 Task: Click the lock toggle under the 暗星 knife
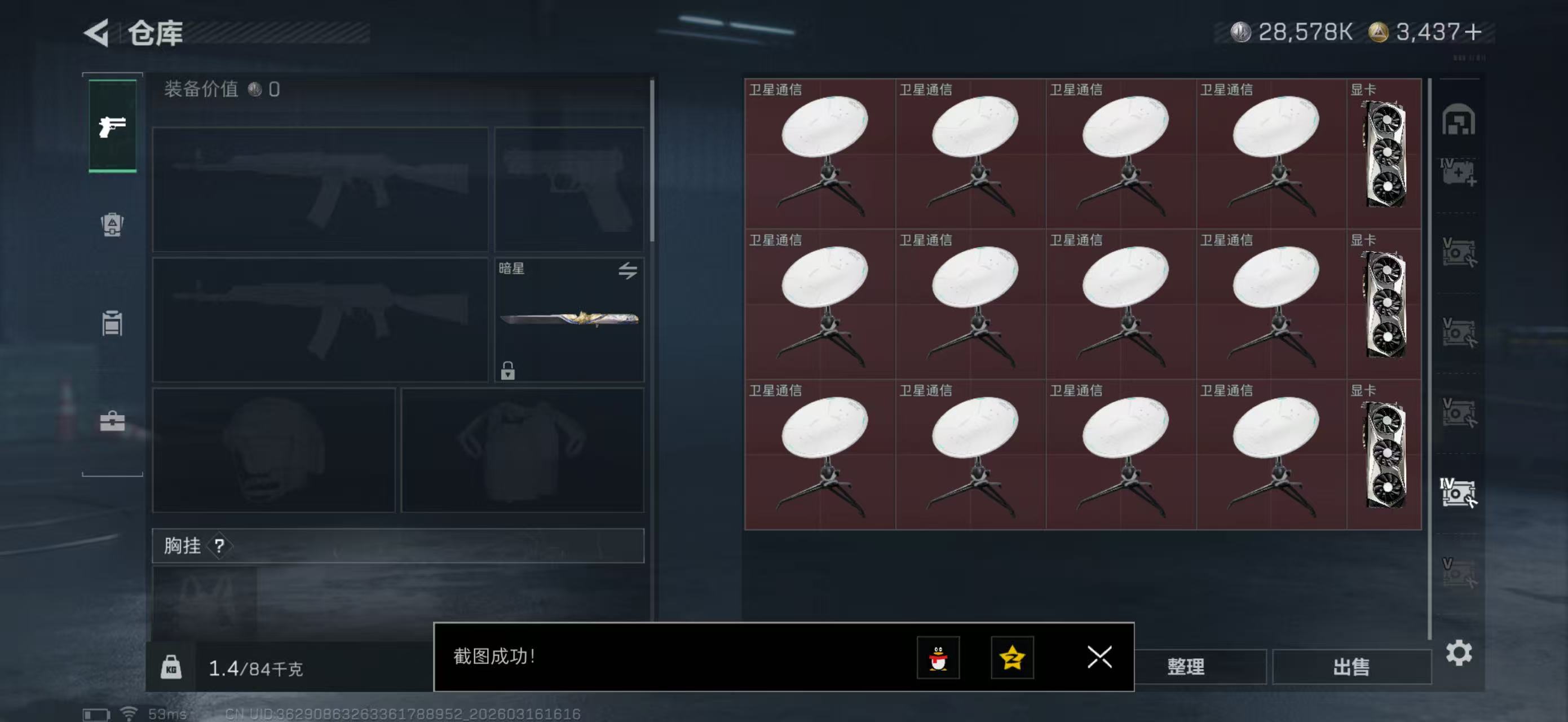(x=509, y=372)
